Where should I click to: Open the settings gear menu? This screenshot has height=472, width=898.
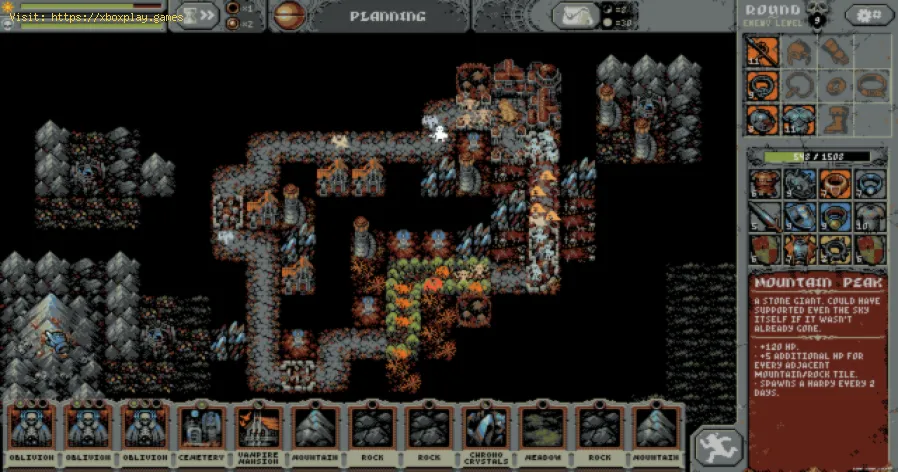coord(868,15)
